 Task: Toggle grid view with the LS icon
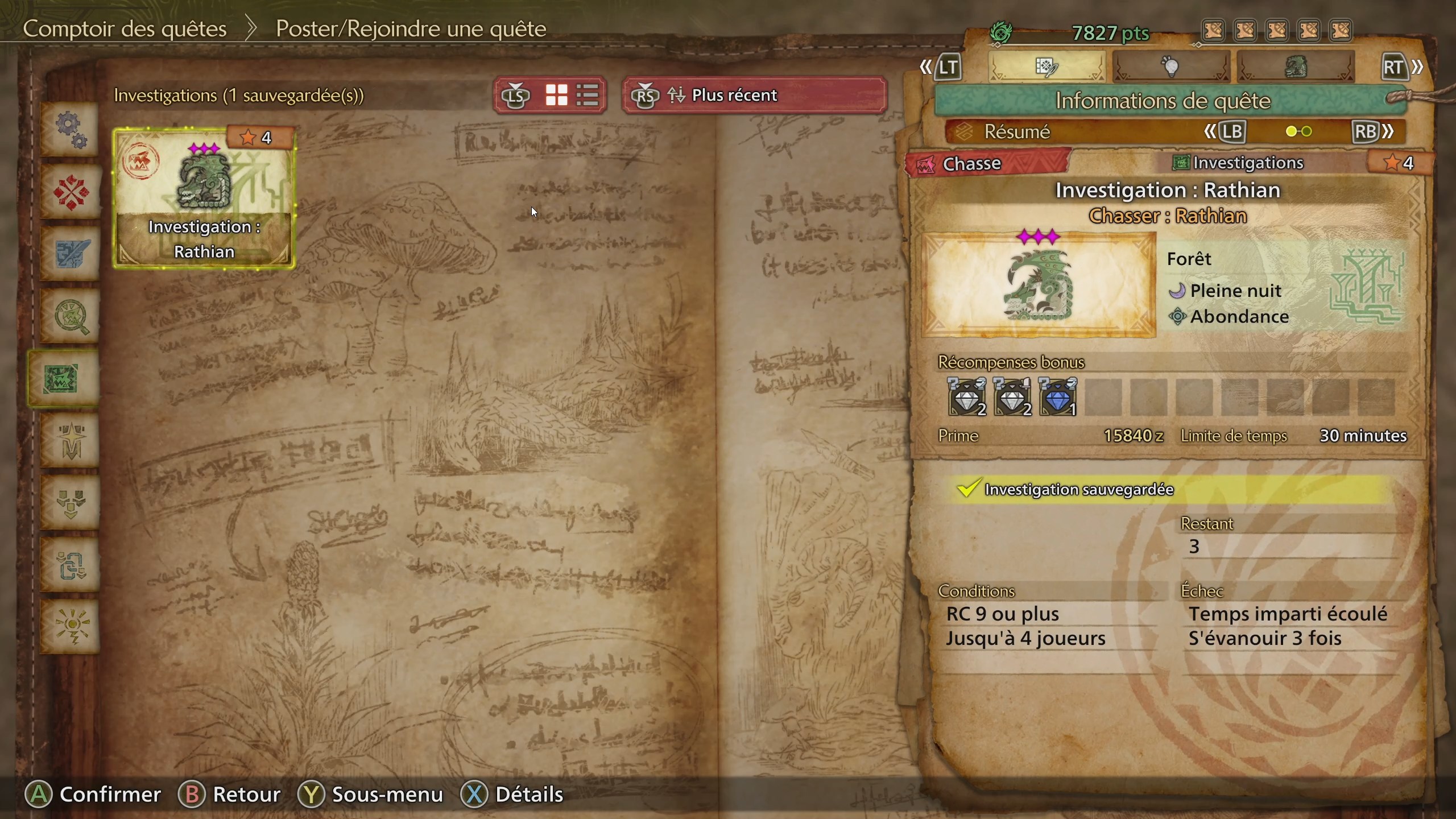tap(558, 95)
